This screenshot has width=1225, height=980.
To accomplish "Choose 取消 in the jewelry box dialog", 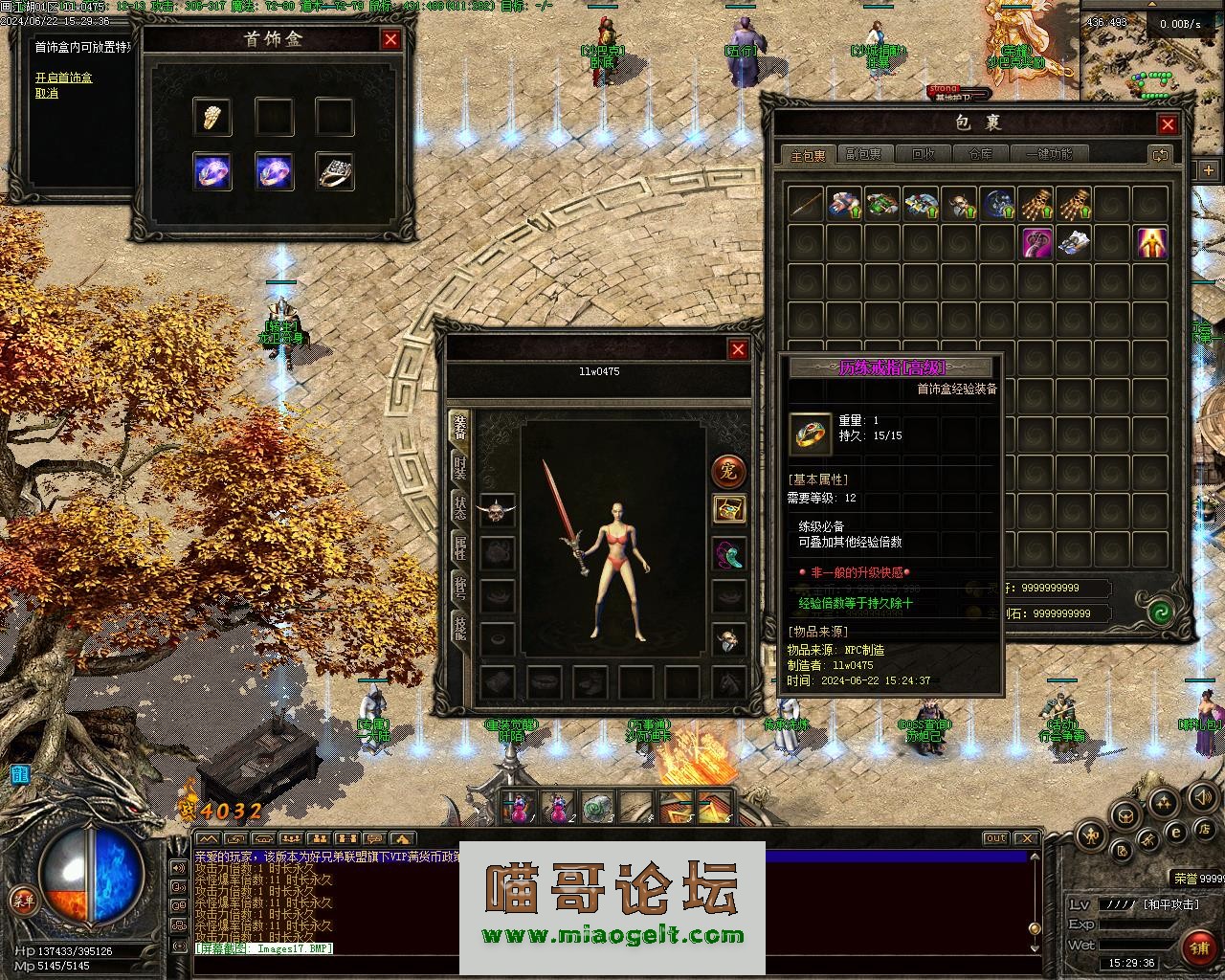I will [47, 93].
